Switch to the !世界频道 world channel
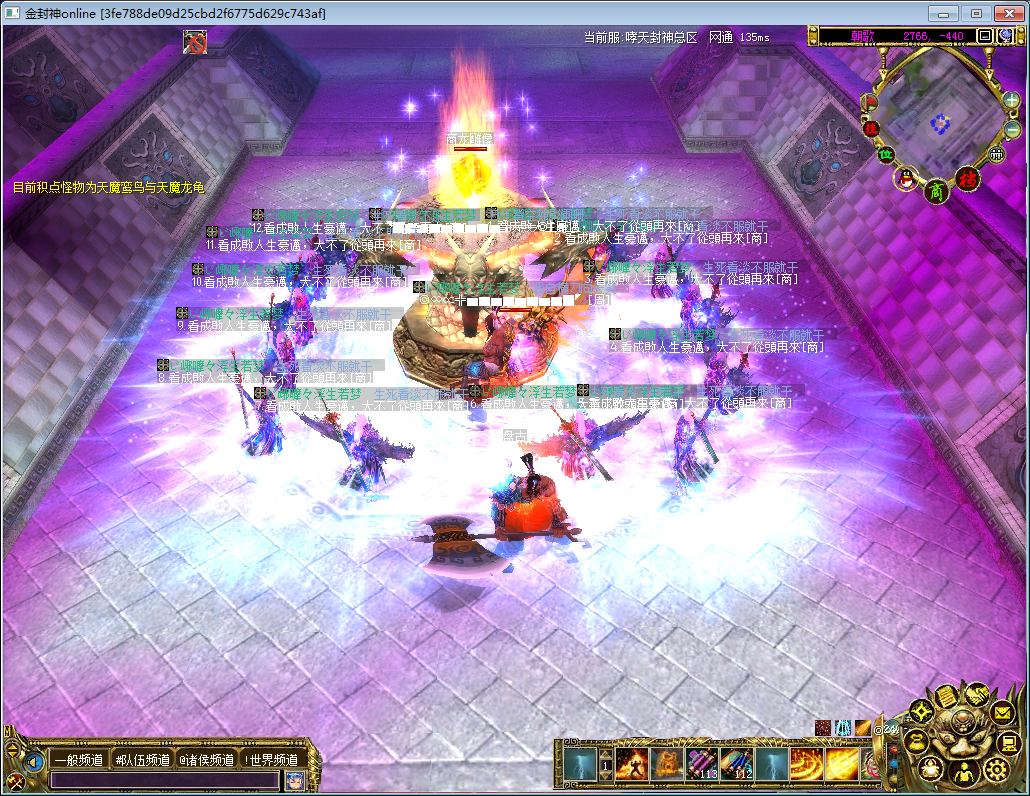The width and height of the screenshot is (1030, 796). 271,760
